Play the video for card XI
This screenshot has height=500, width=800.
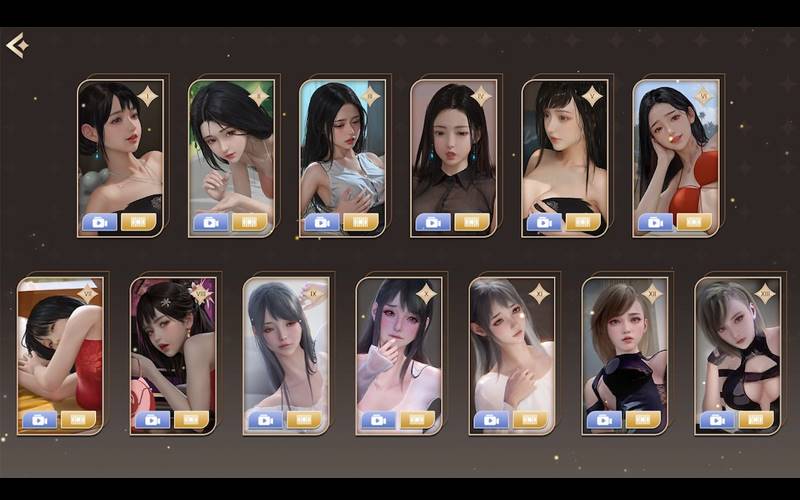491,420
